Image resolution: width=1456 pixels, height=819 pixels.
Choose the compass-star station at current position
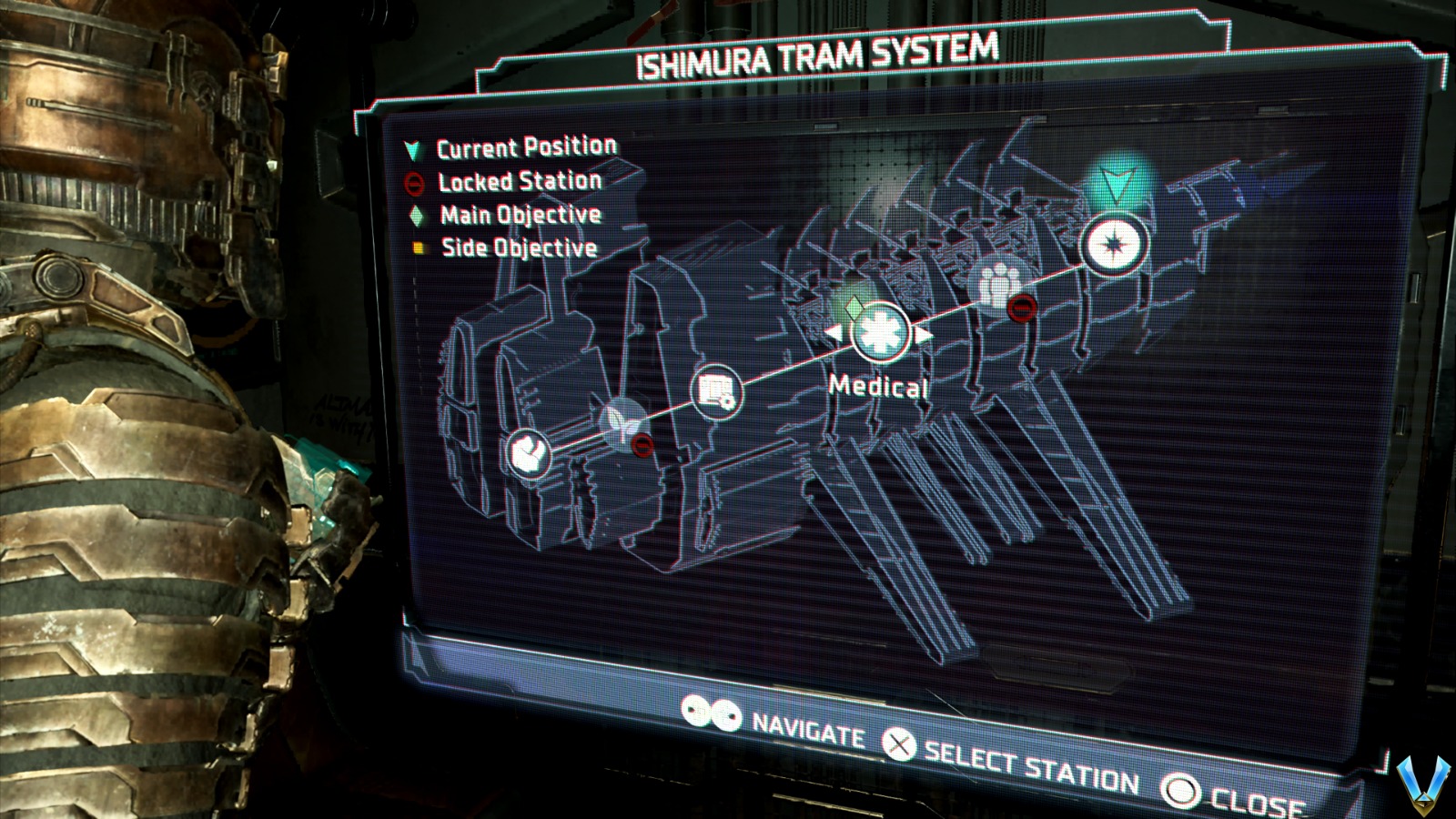coord(1115,244)
